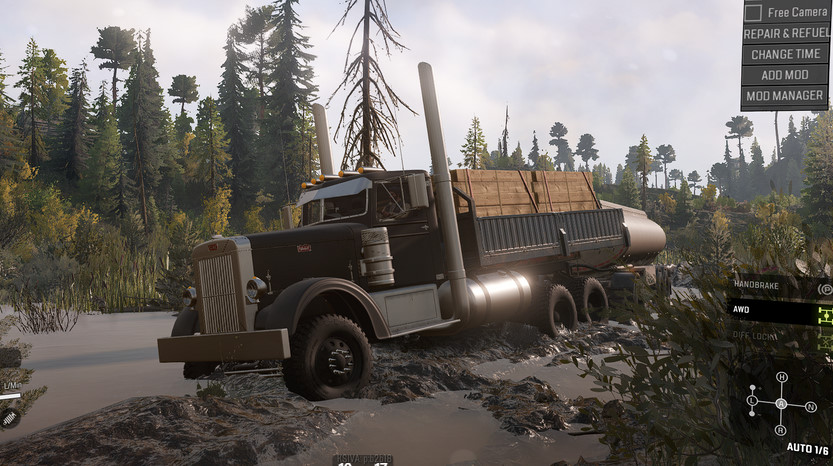Shift to Reverse gear (R)
The width and height of the screenshot is (833, 466).
click(x=781, y=431)
